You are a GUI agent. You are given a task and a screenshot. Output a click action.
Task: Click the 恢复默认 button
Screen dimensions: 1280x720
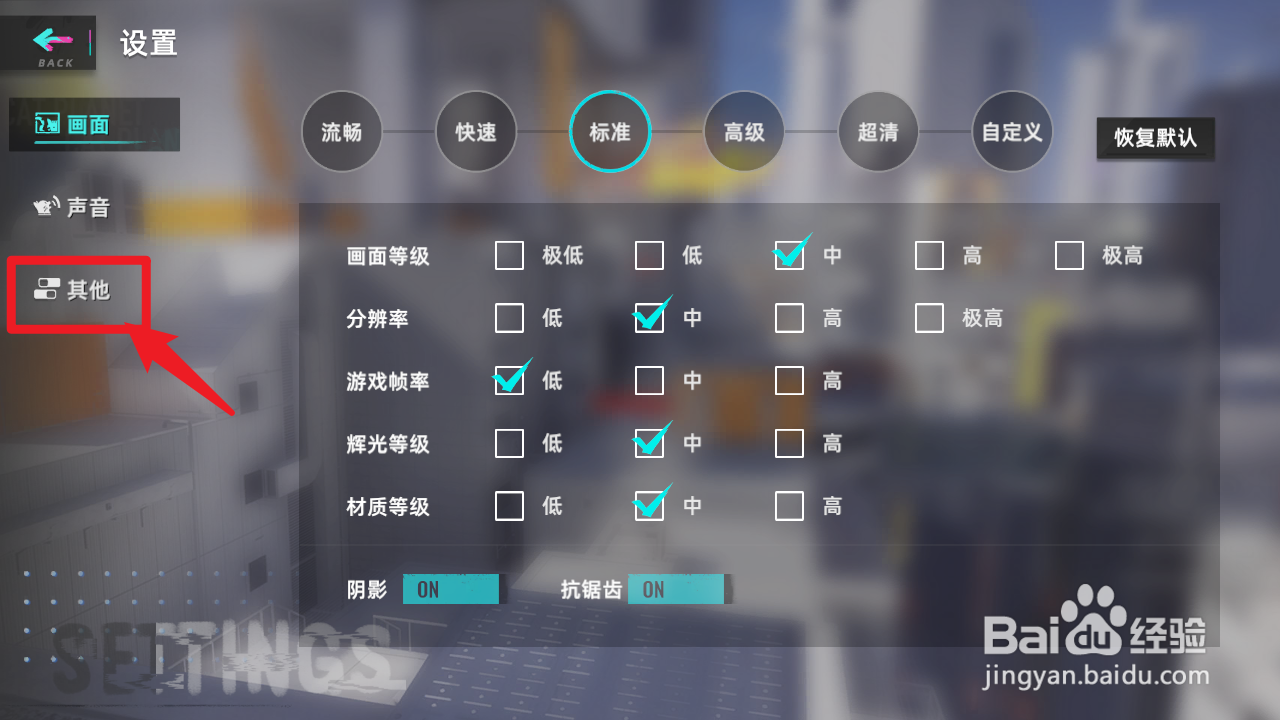point(1155,139)
